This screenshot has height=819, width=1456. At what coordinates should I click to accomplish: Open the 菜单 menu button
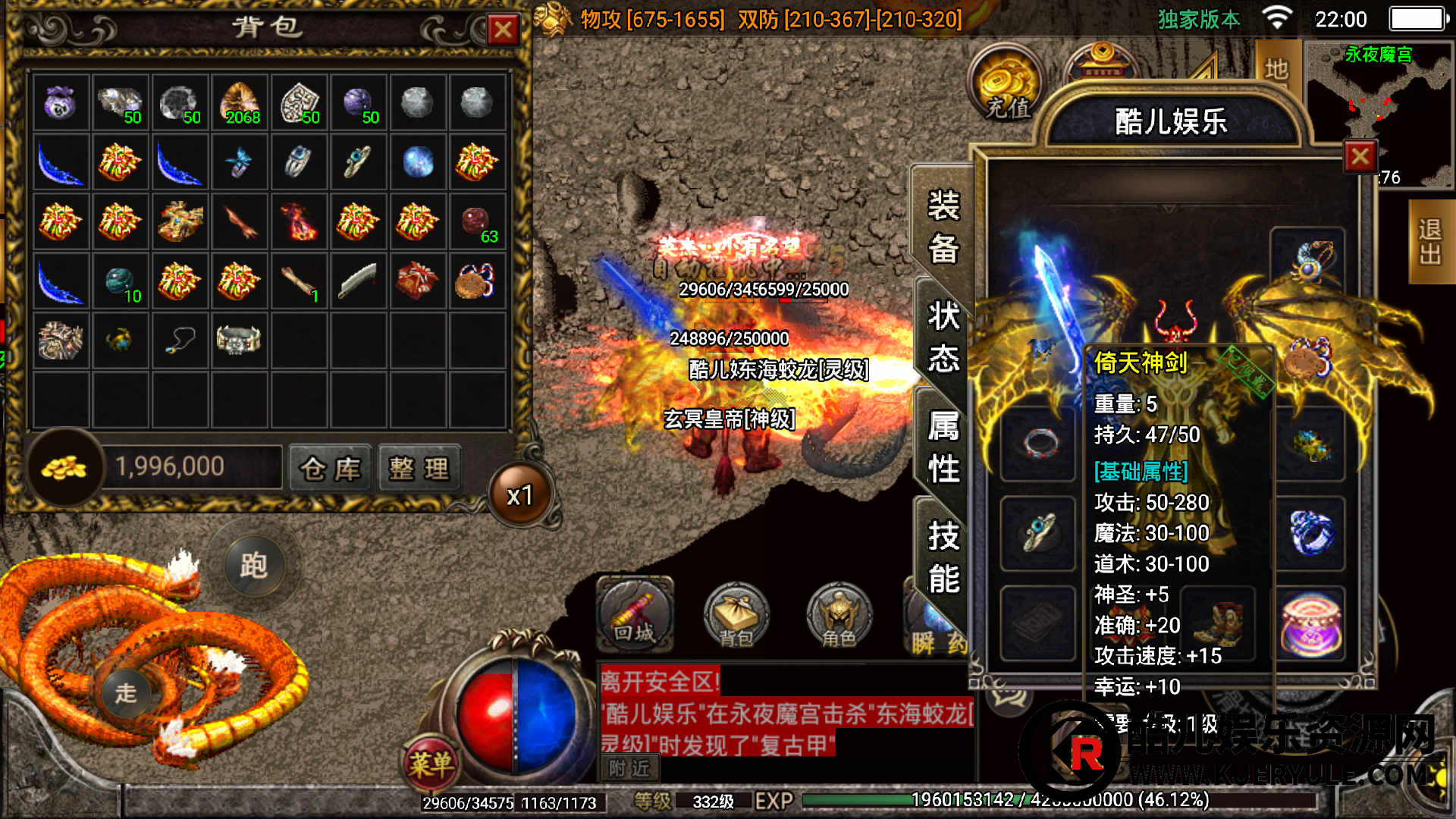point(431,762)
